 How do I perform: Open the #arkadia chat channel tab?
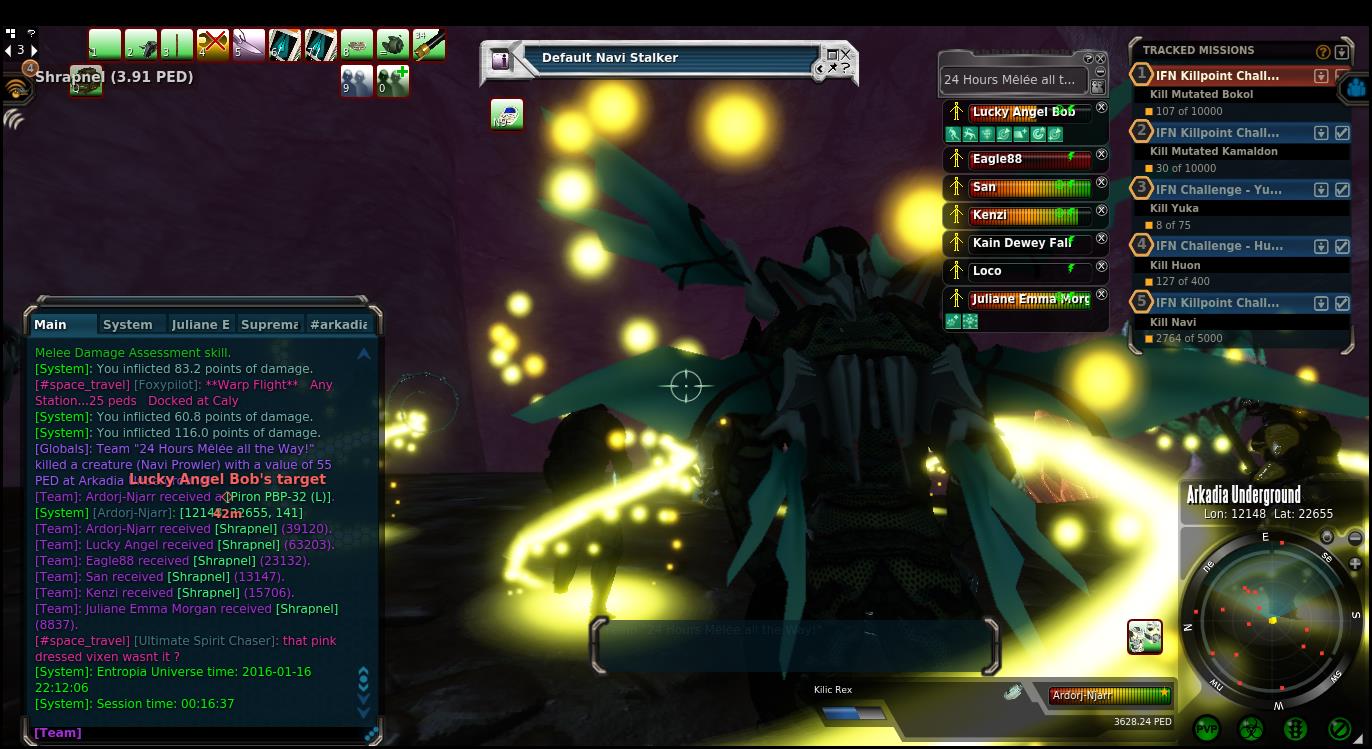click(338, 325)
